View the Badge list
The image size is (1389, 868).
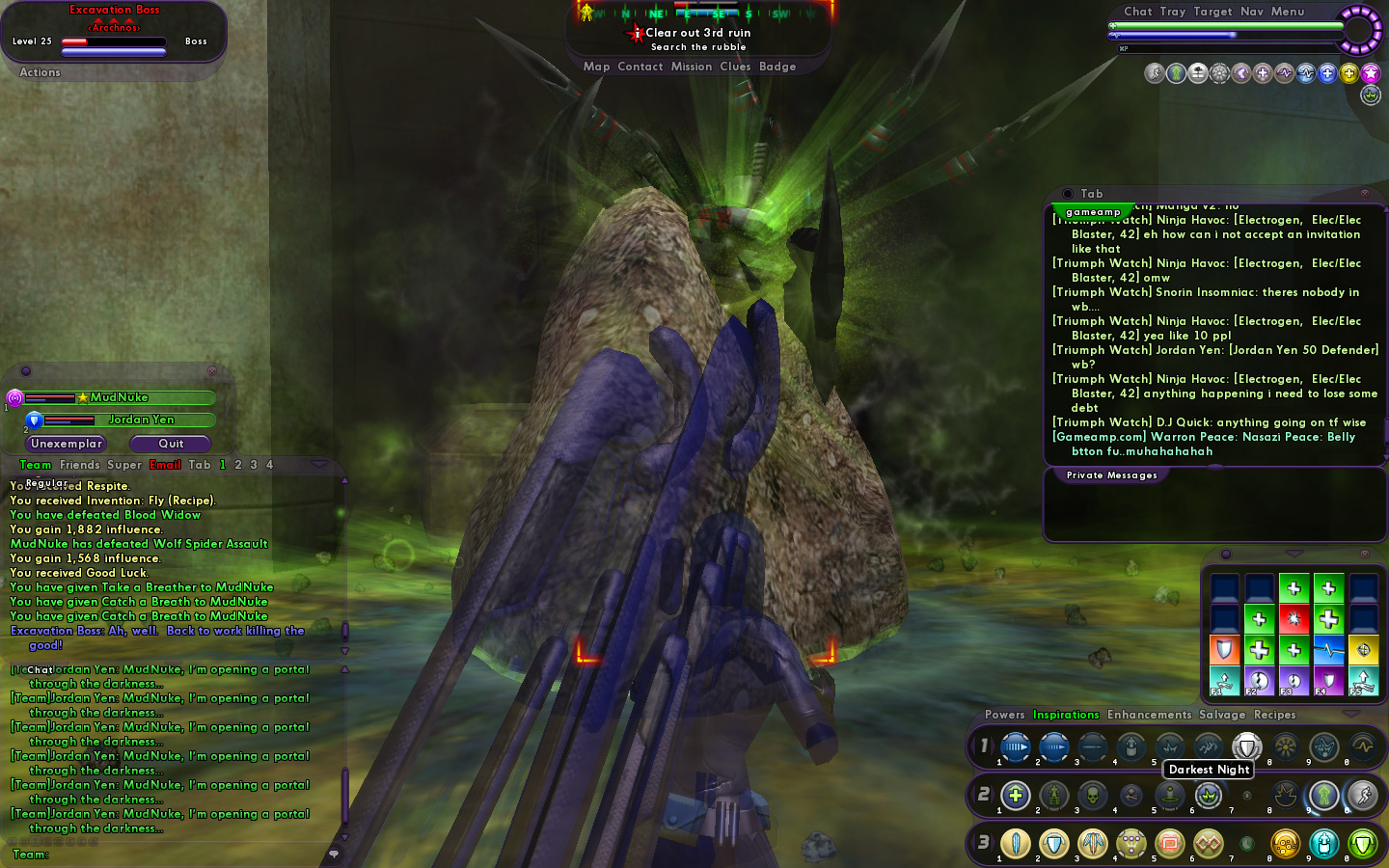point(777,67)
